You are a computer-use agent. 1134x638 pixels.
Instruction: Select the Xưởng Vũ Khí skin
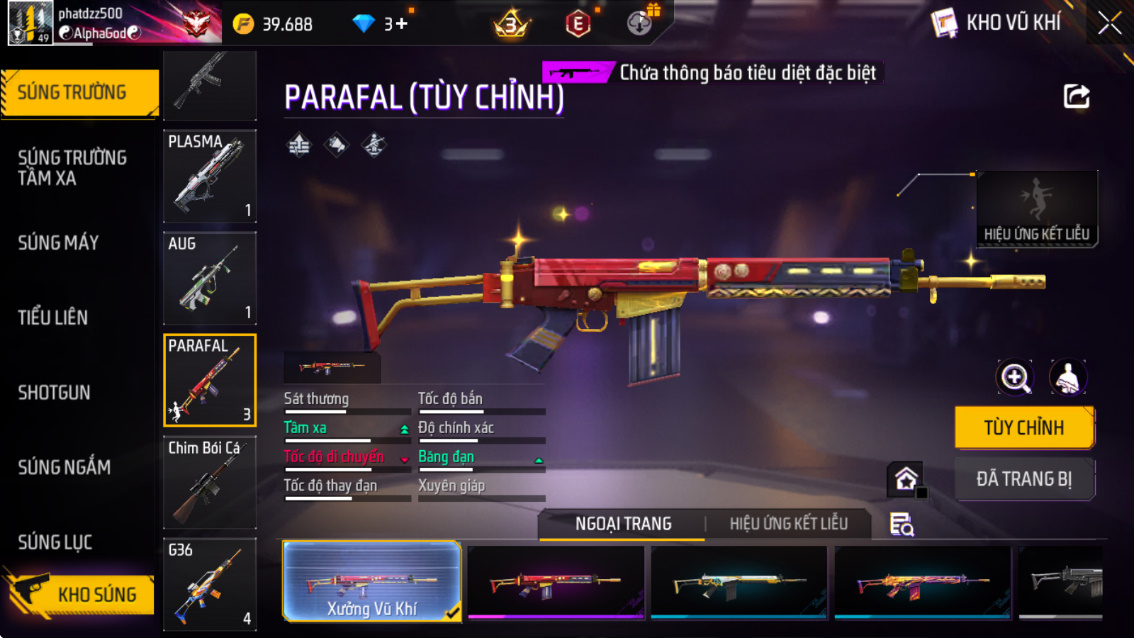click(372, 581)
